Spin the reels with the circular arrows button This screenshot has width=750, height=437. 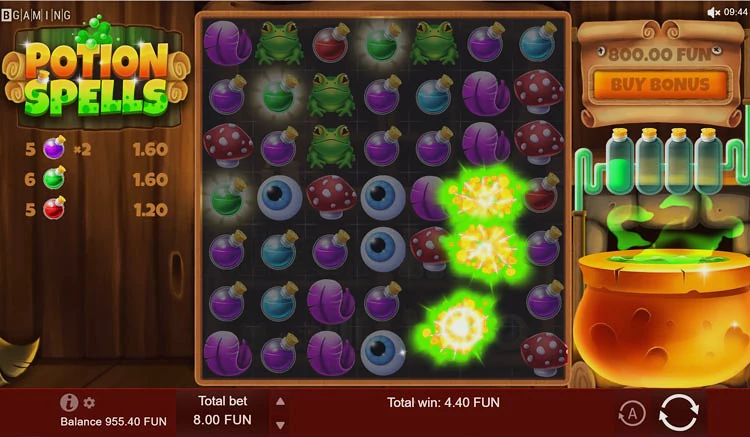click(x=679, y=412)
